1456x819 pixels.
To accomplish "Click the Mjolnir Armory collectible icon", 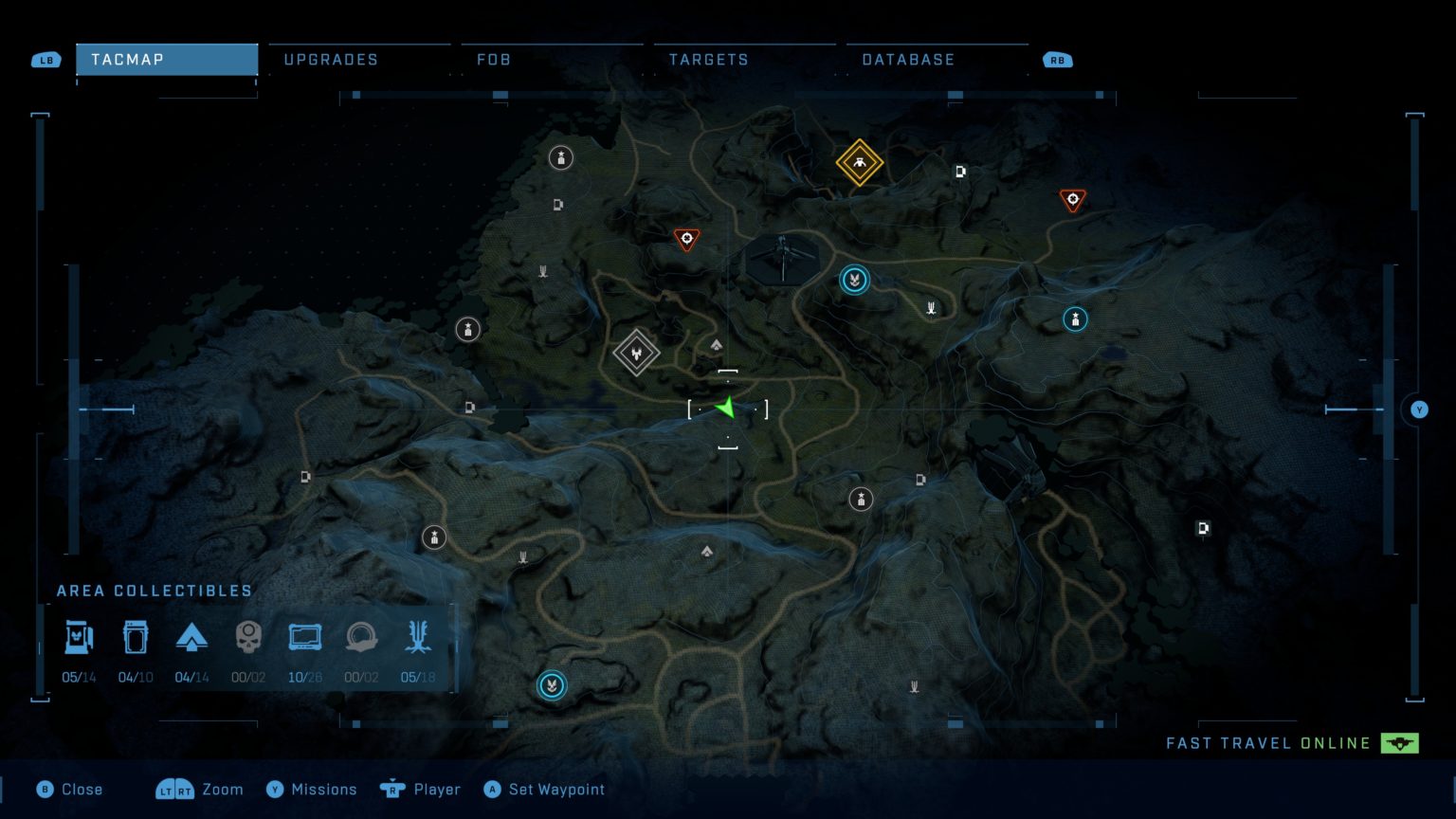I will coord(80,637).
